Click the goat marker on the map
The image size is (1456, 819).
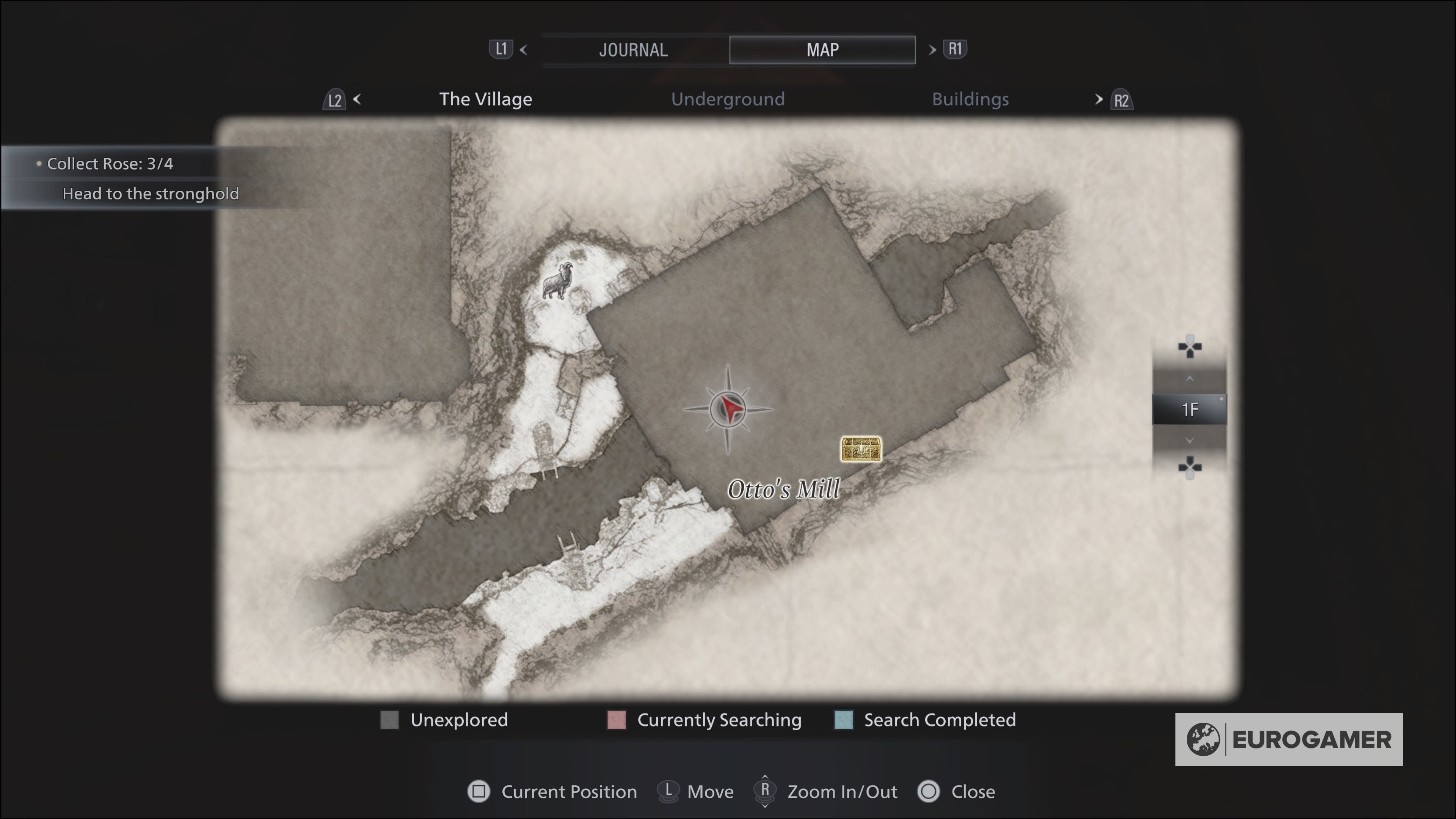[558, 281]
